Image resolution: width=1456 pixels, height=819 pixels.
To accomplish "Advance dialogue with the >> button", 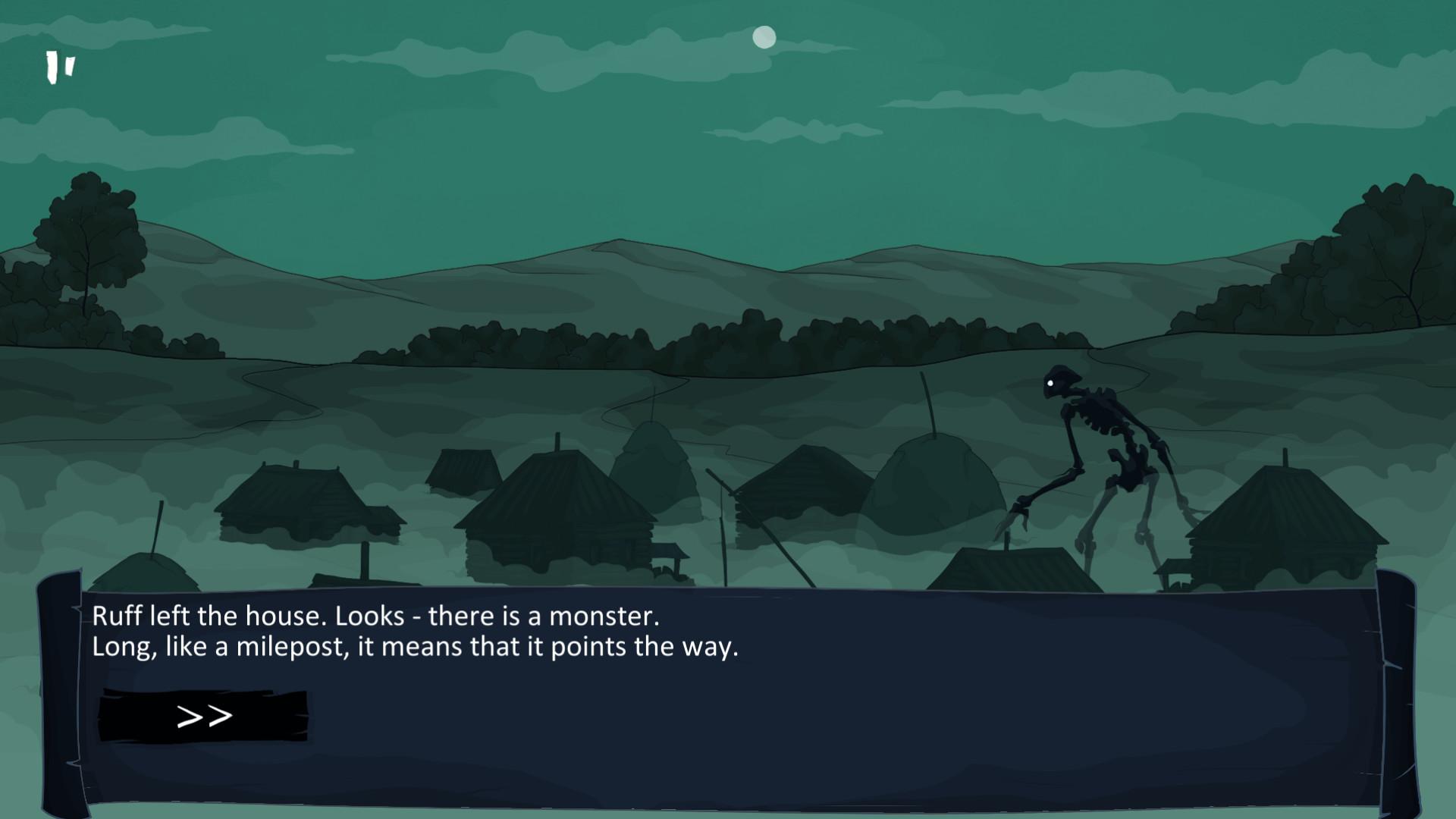I will click(203, 716).
